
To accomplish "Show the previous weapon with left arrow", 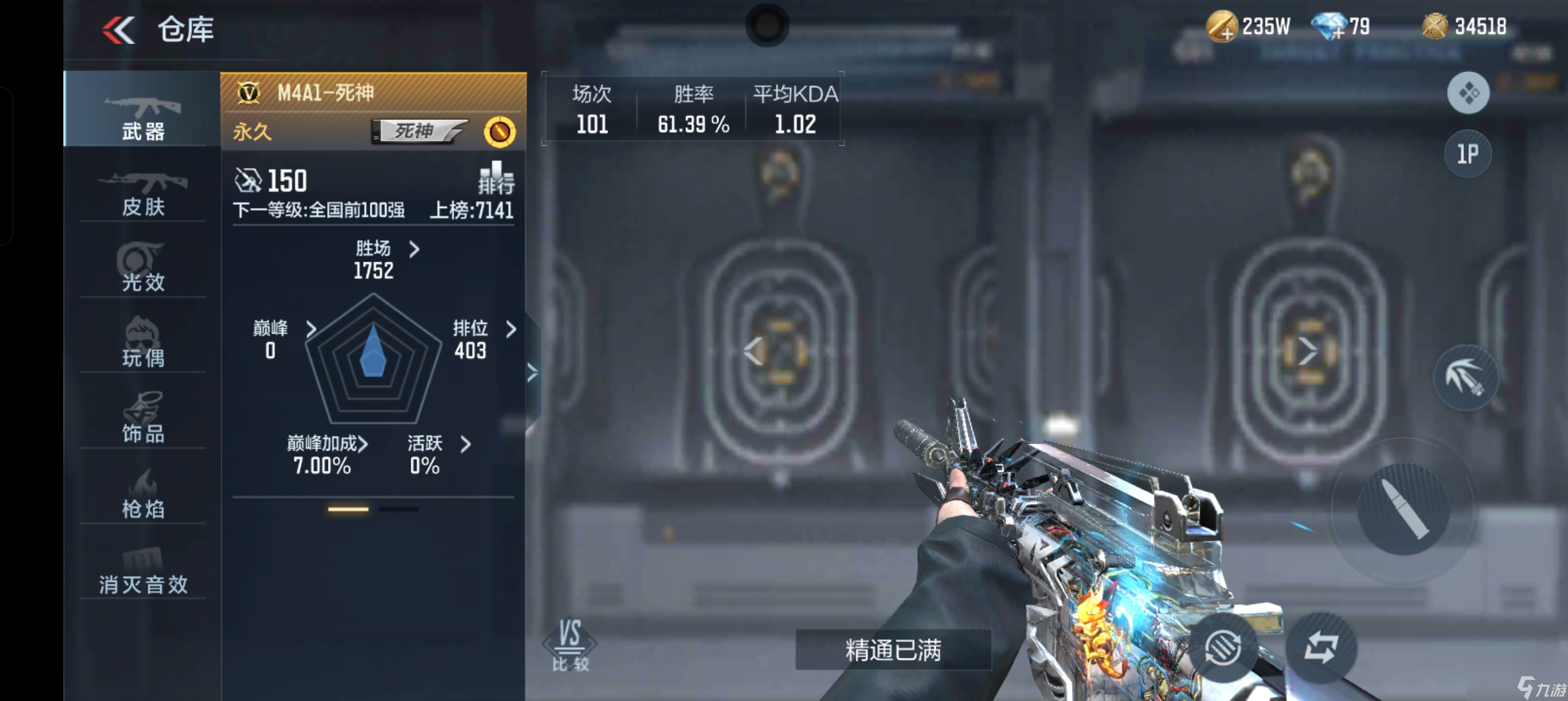I will (753, 351).
